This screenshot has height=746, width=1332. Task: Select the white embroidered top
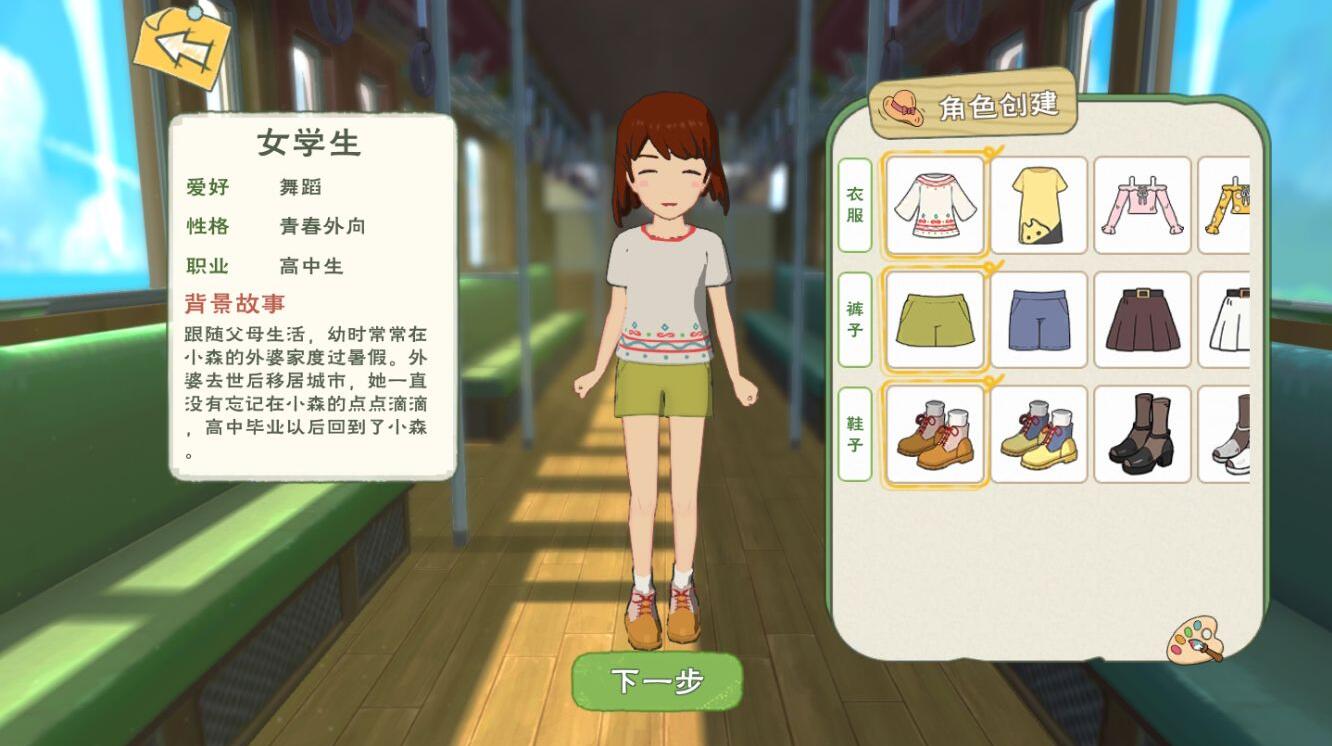coord(935,204)
